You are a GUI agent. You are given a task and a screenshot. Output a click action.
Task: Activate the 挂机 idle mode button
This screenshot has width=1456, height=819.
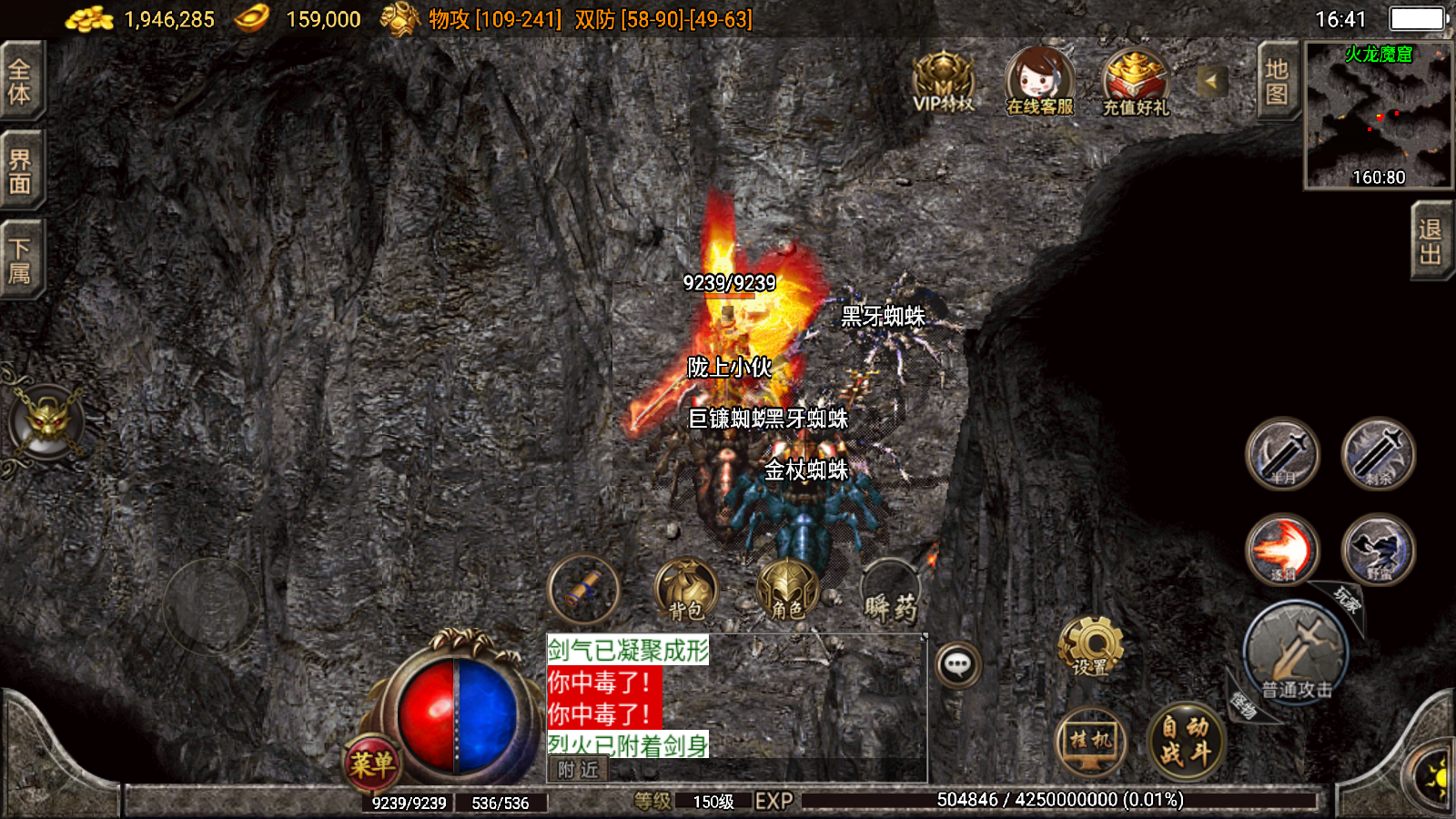(1091, 741)
